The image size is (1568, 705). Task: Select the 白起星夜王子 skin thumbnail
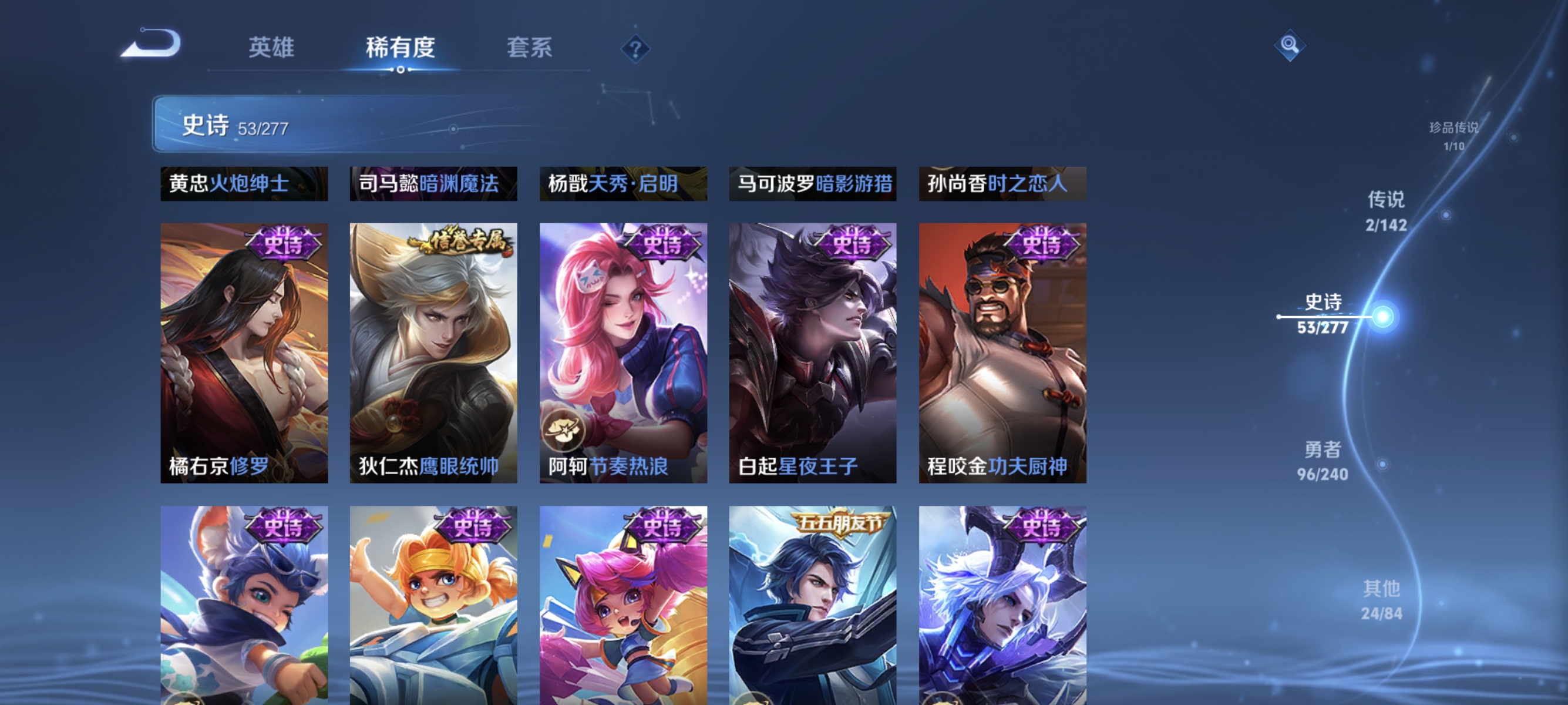click(x=813, y=353)
